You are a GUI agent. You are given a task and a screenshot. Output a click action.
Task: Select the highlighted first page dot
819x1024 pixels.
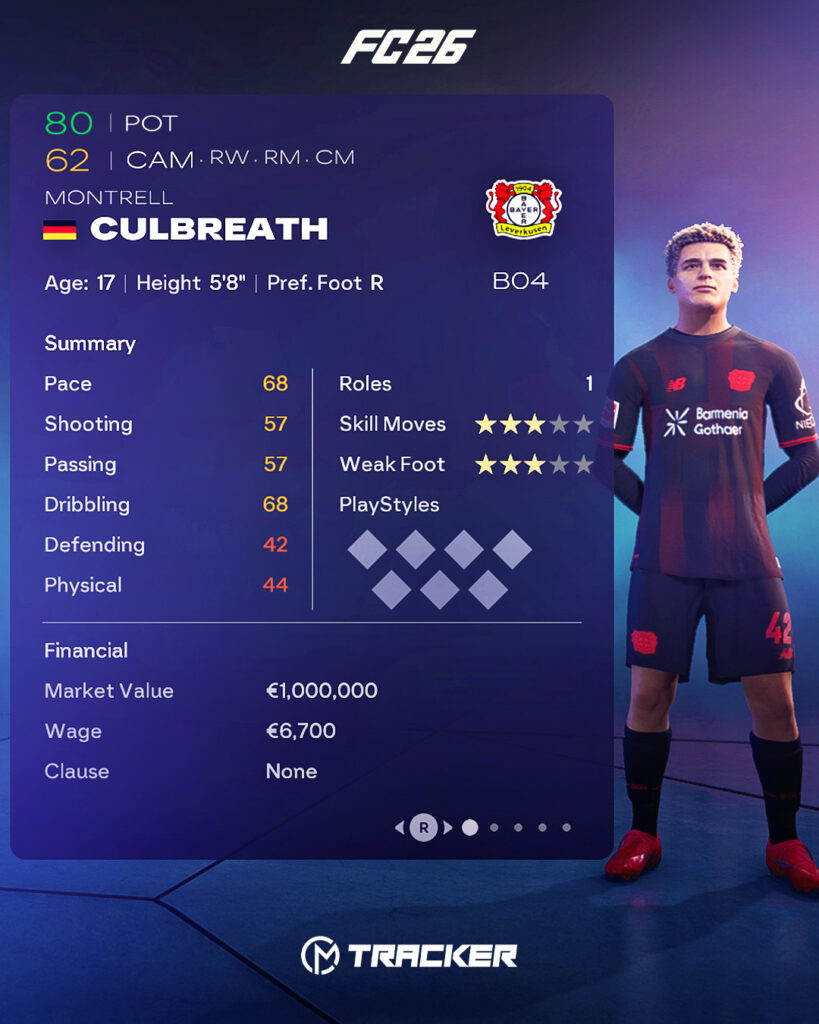coord(470,827)
